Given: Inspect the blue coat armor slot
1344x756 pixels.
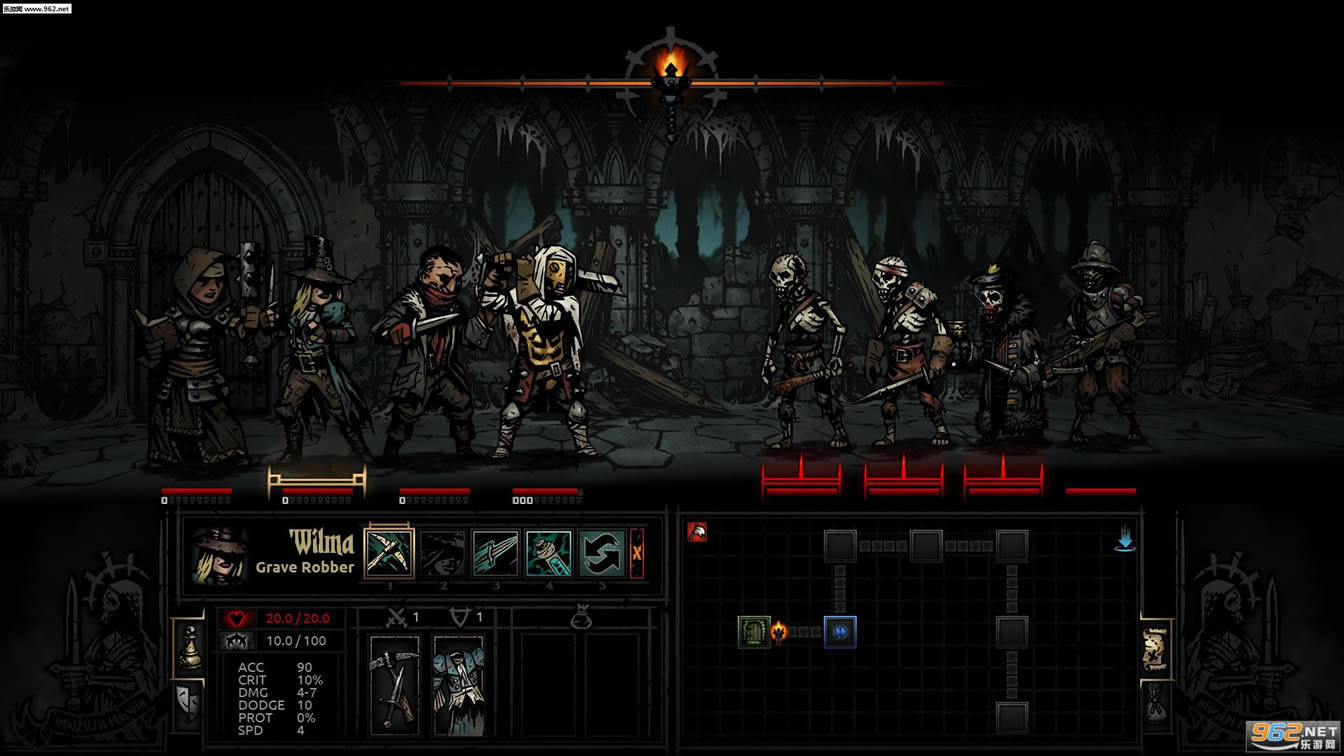Looking at the screenshot, I should click(459, 684).
